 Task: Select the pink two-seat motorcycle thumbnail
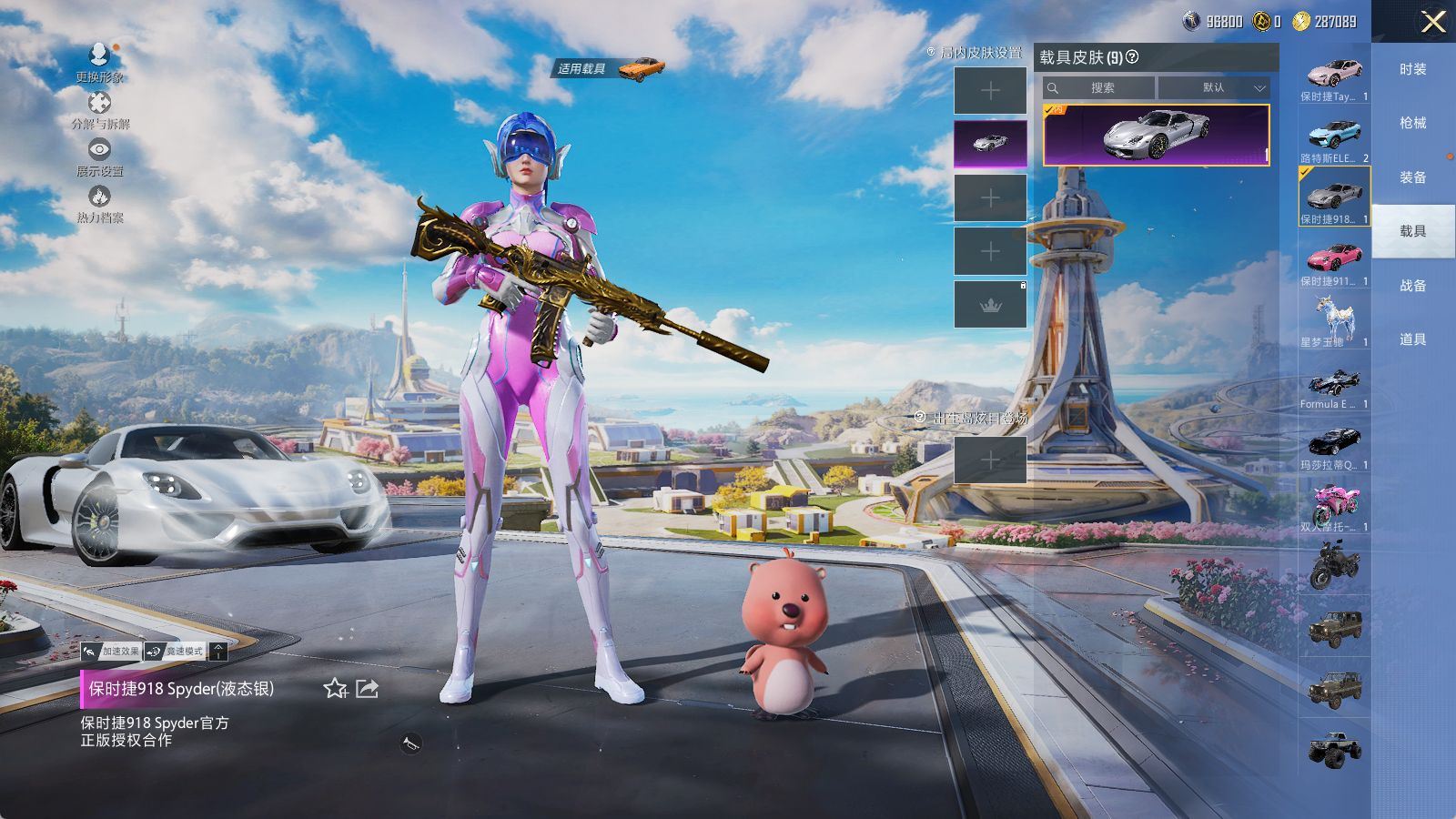pyautogui.click(x=1334, y=505)
